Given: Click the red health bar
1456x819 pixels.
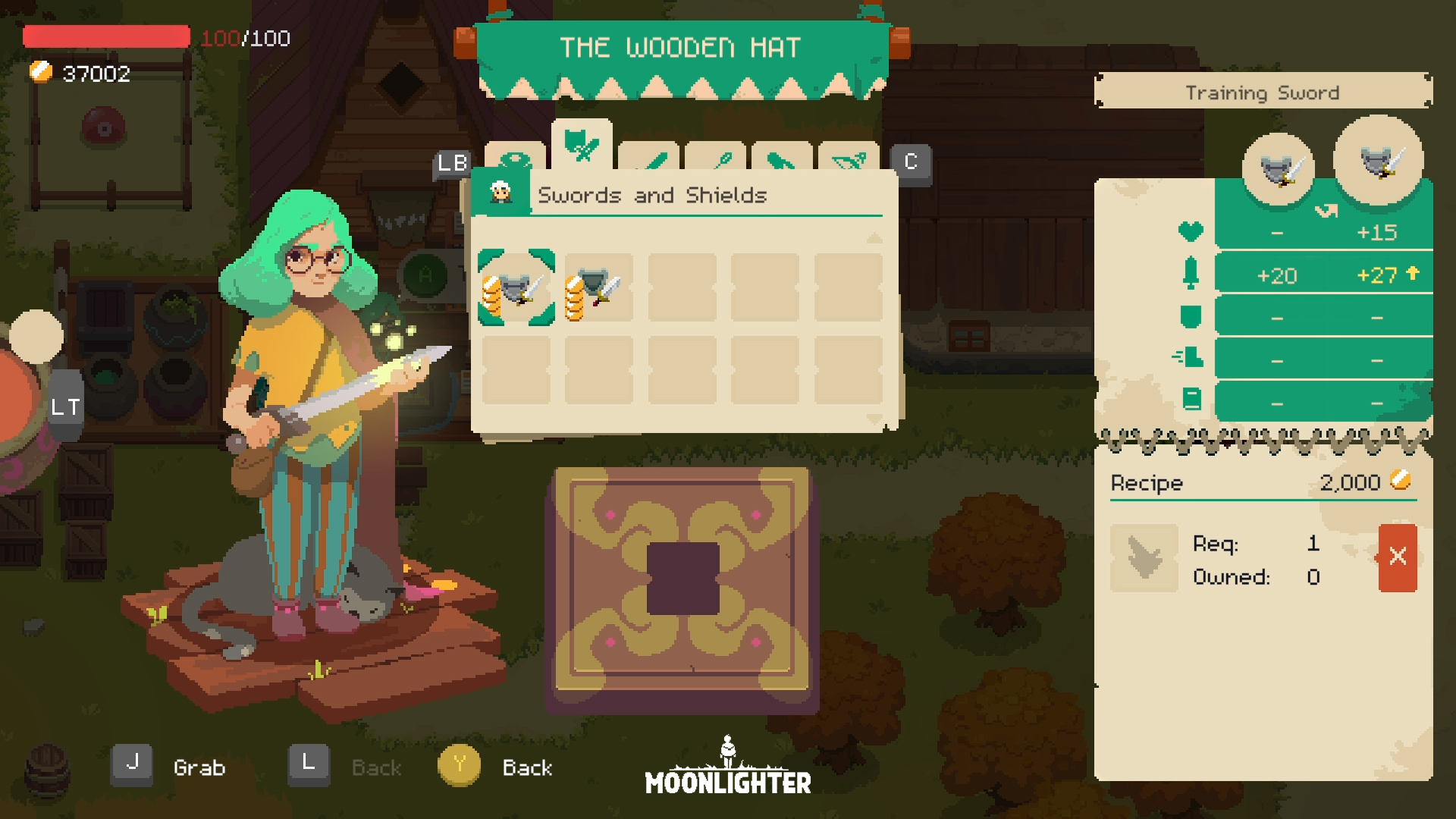Looking at the screenshot, I should [106, 35].
